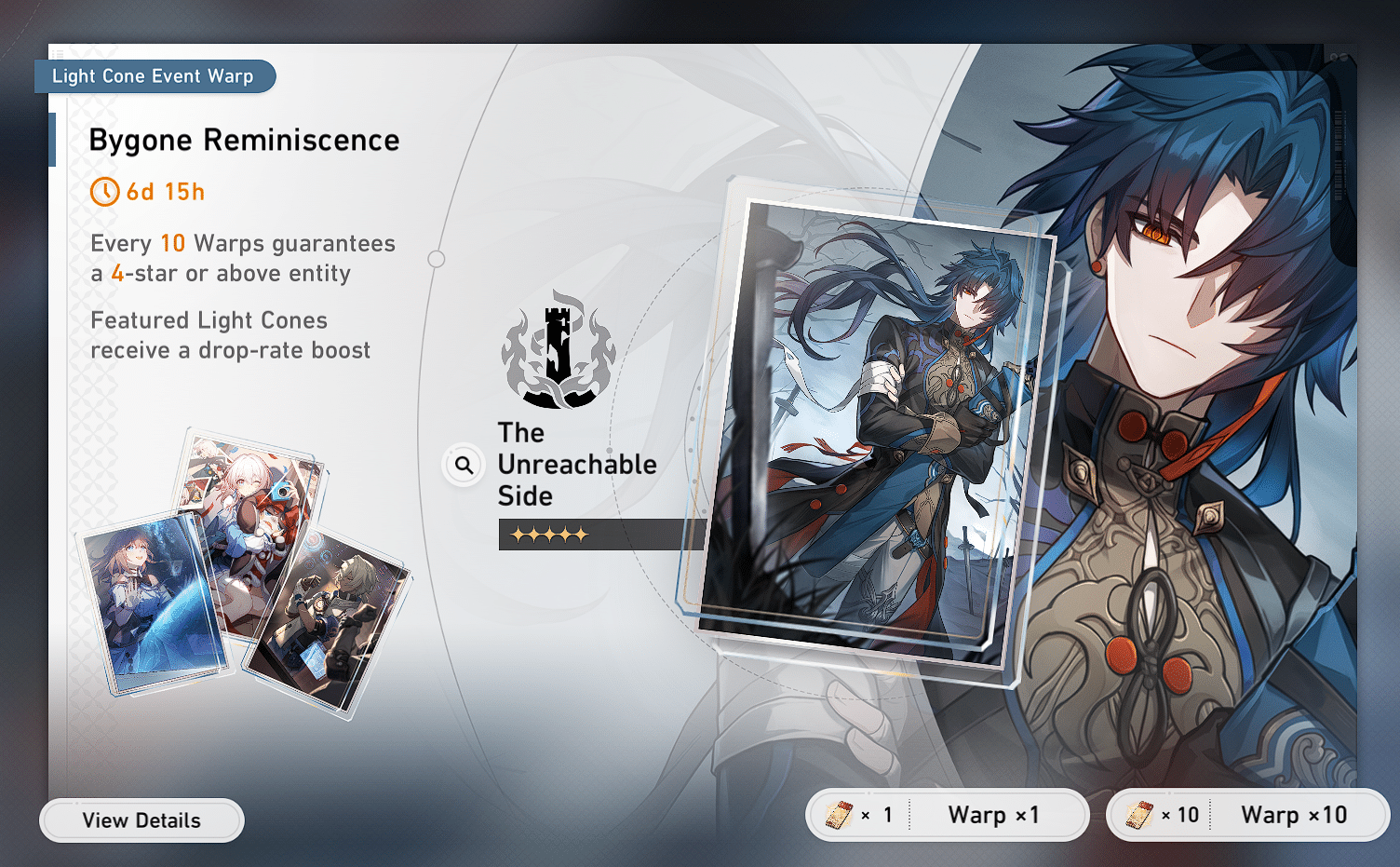
Task: Click The Unreachable Side name label
Action: [x=577, y=464]
